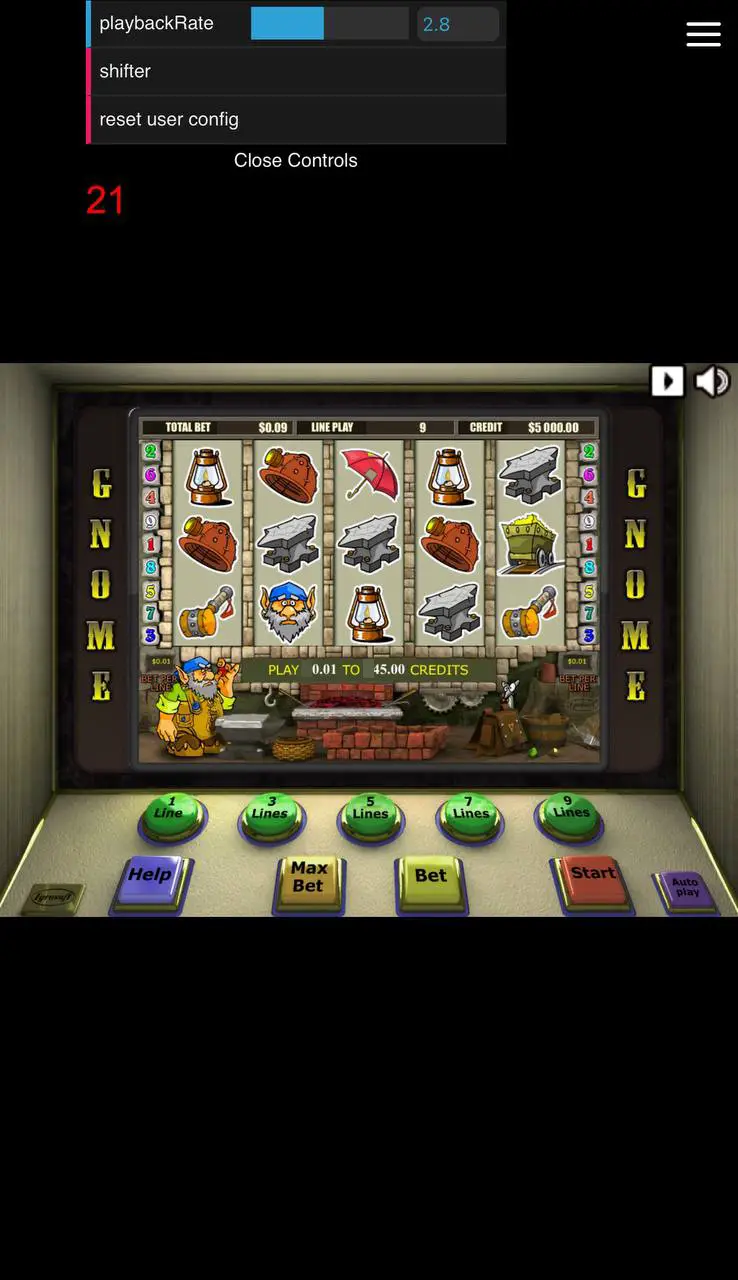738x1280 pixels.
Task: Toggle the sound speaker icon
Action: tap(712, 381)
